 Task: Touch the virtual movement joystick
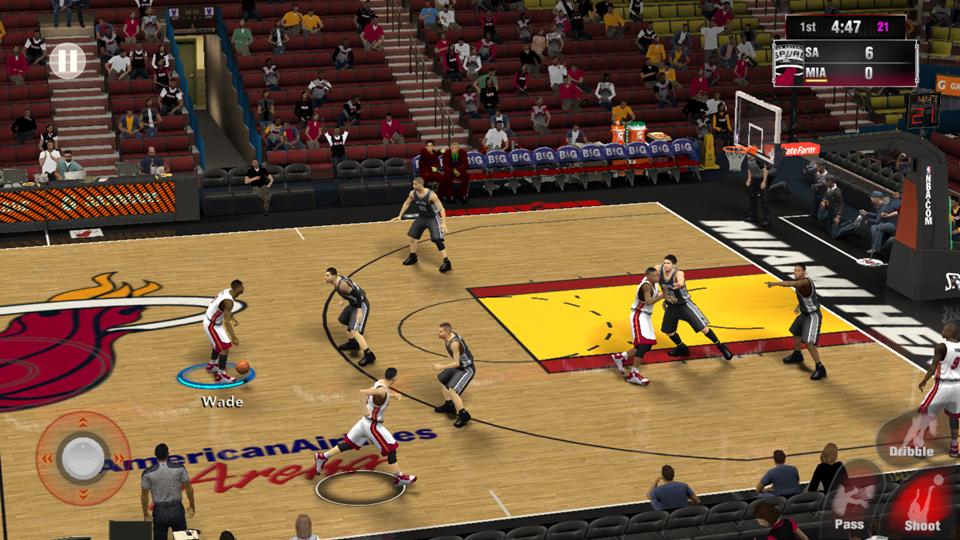80,459
